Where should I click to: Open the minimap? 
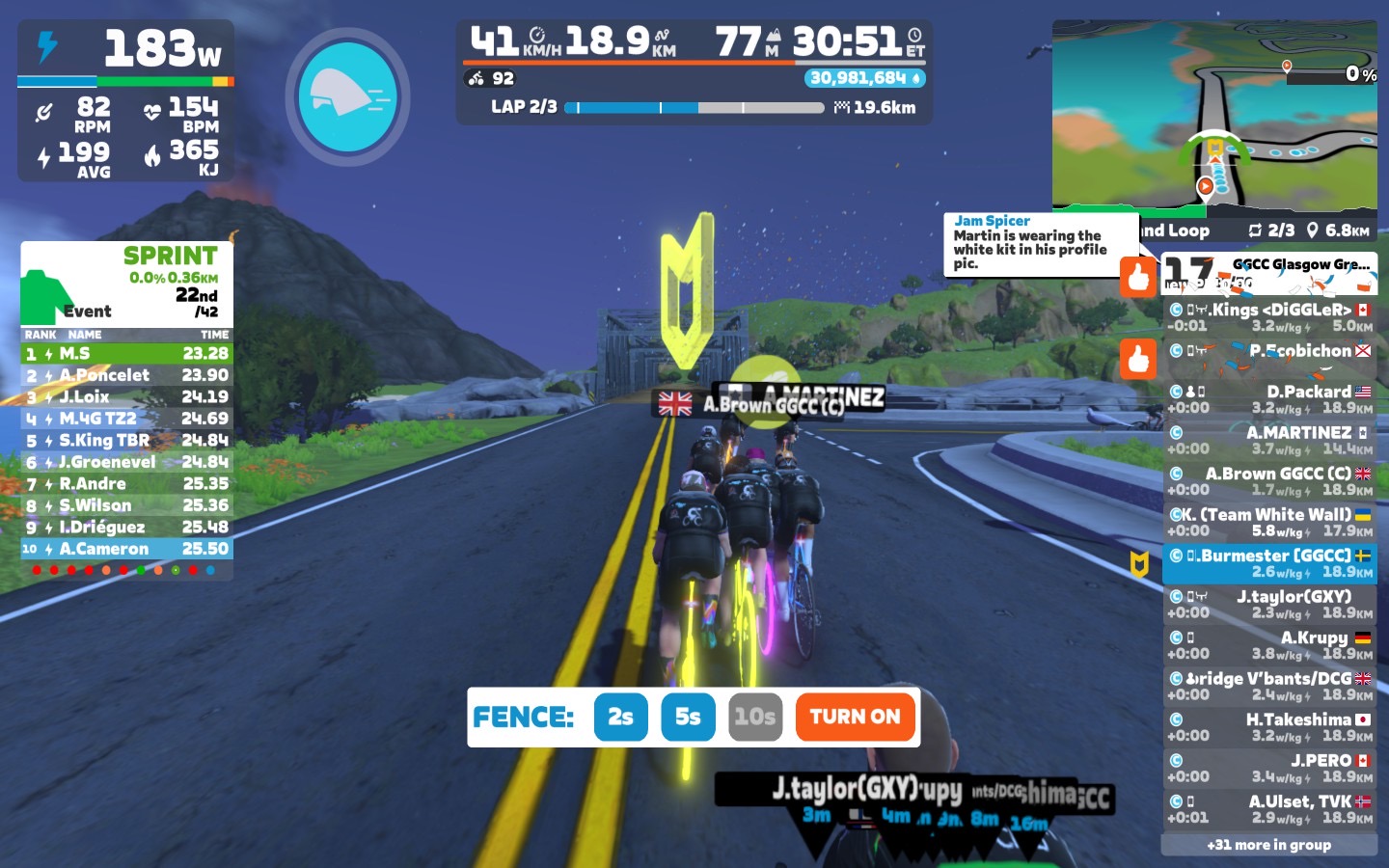(1213, 116)
